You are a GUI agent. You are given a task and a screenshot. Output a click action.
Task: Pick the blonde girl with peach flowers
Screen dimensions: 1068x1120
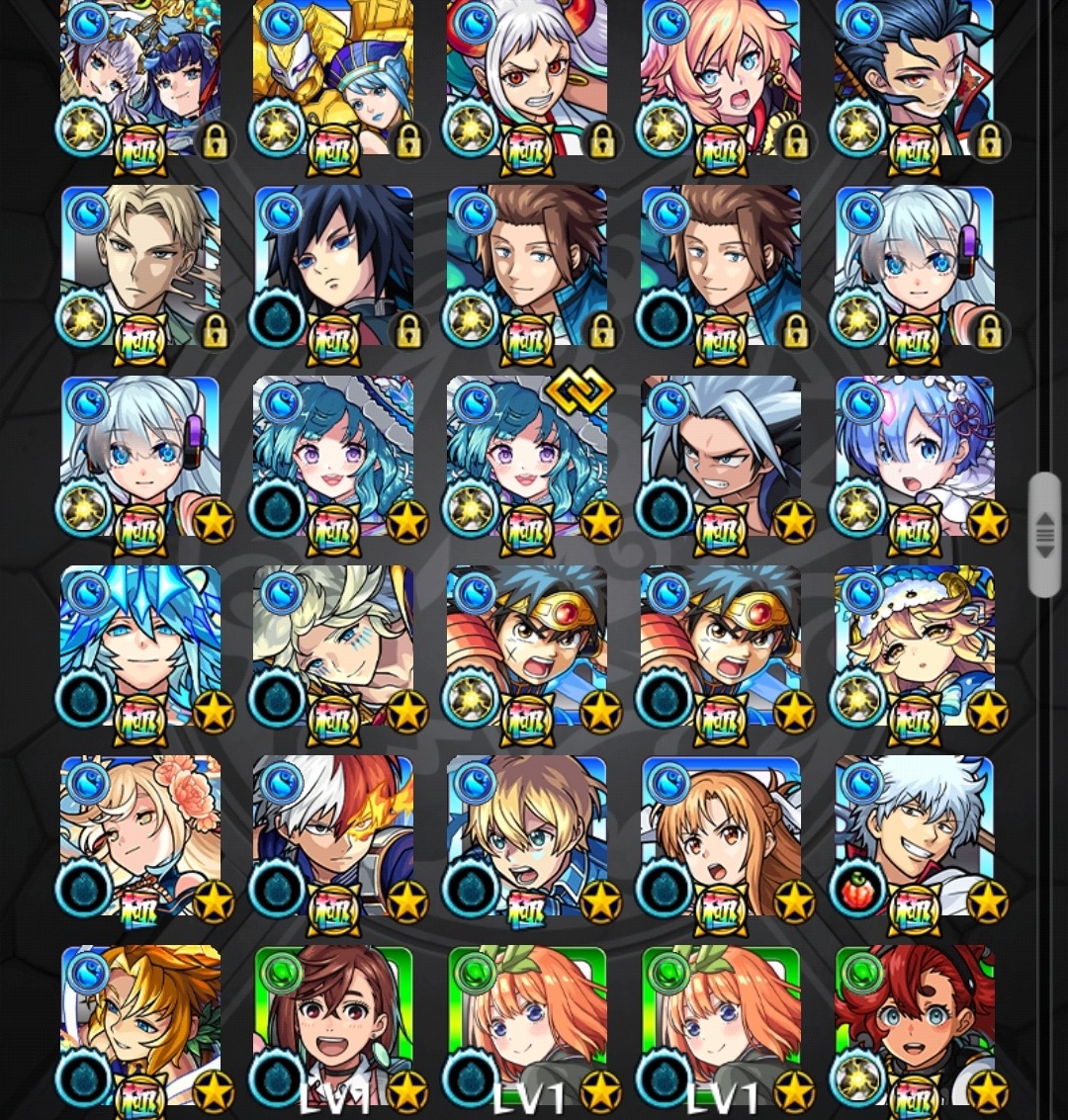(x=139, y=835)
